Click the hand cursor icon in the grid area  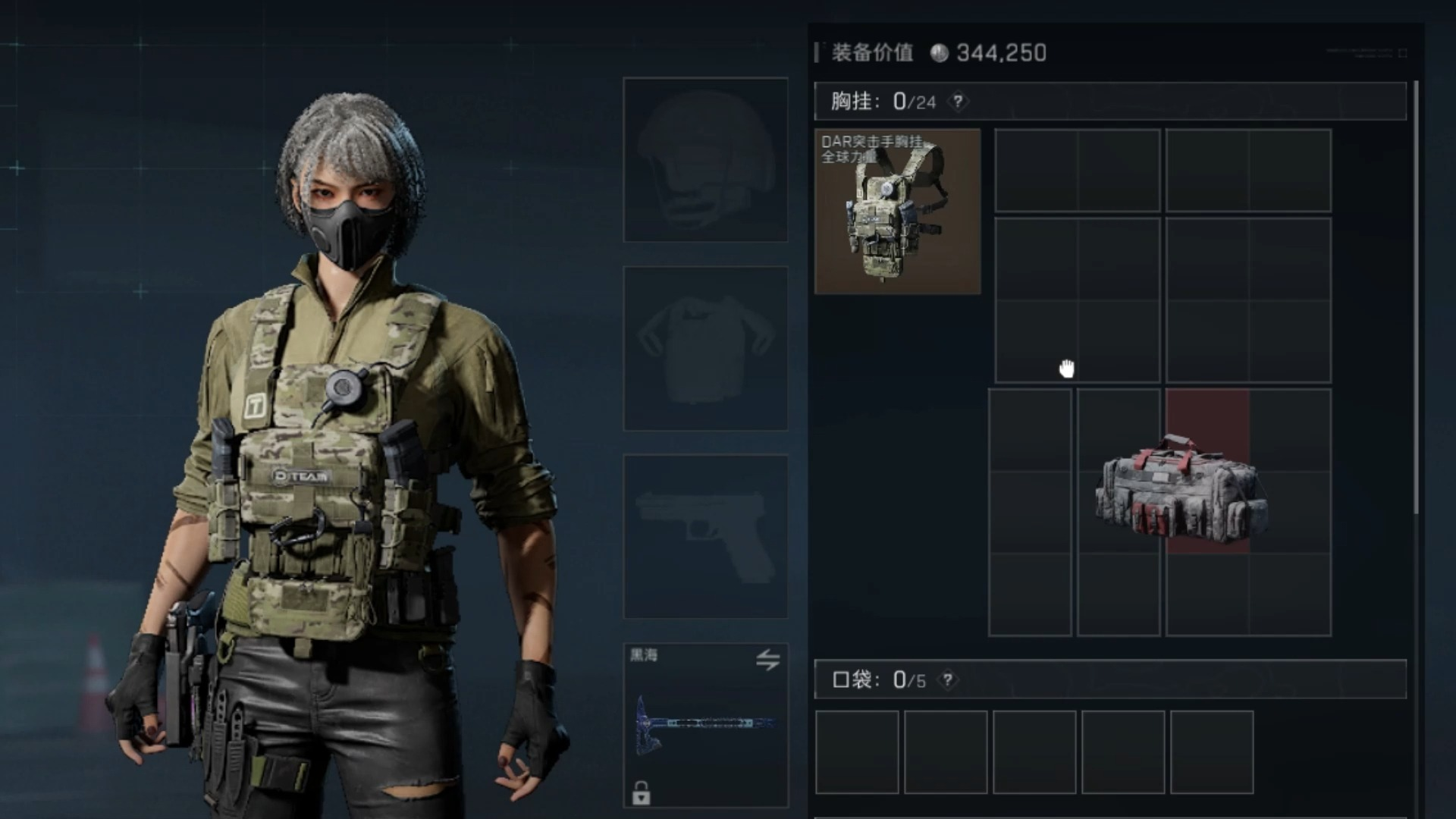pyautogui.click(x=1067, y=367)
